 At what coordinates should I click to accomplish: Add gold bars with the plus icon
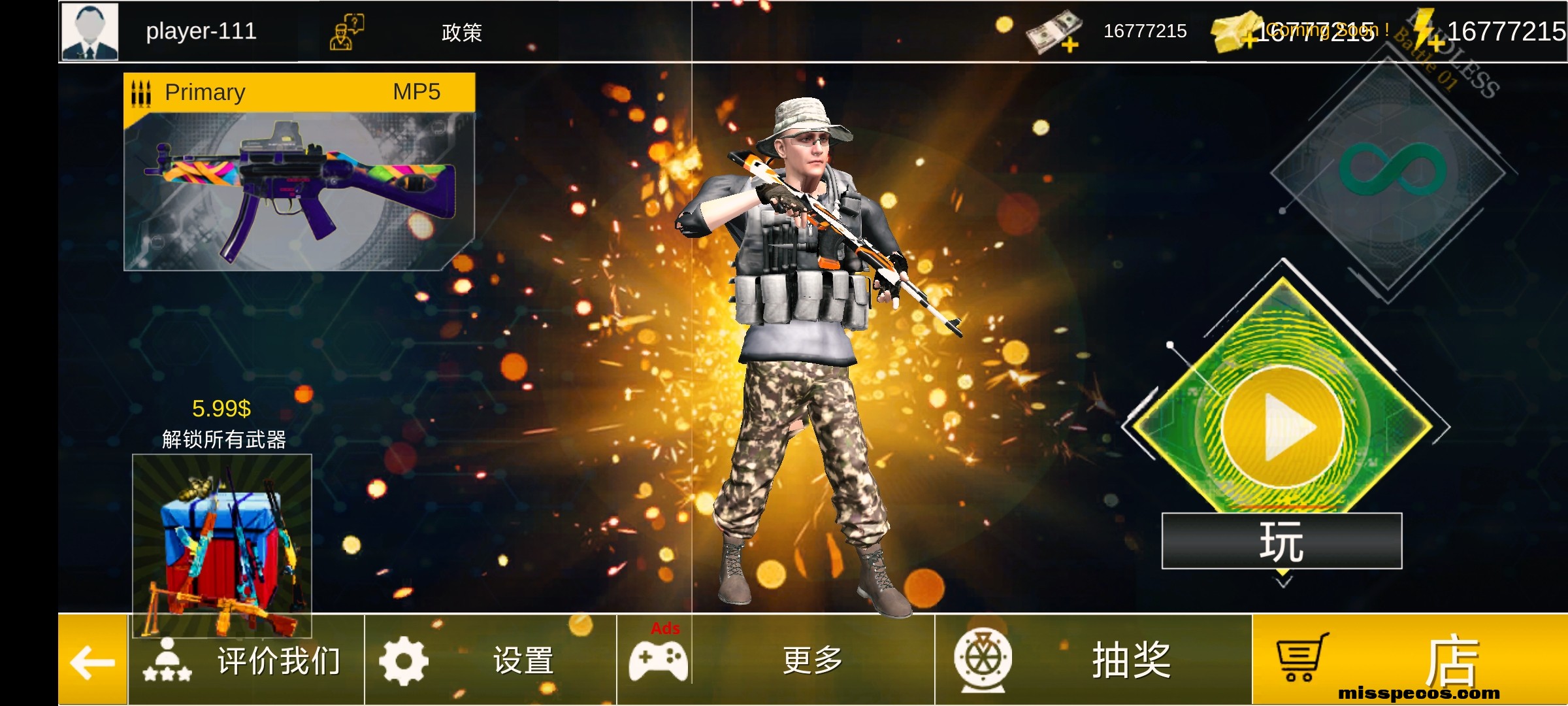[x=1235, y=31]
